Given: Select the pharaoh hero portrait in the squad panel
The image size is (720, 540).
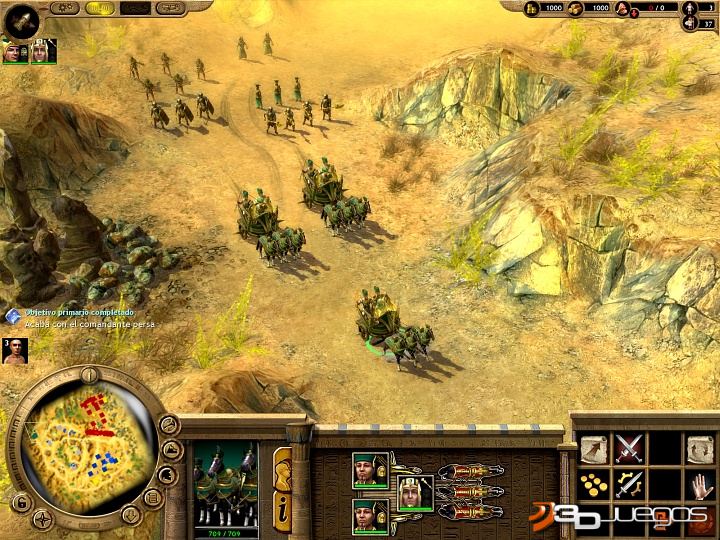Looking at the screenshot, I should [x=413, y=493].
